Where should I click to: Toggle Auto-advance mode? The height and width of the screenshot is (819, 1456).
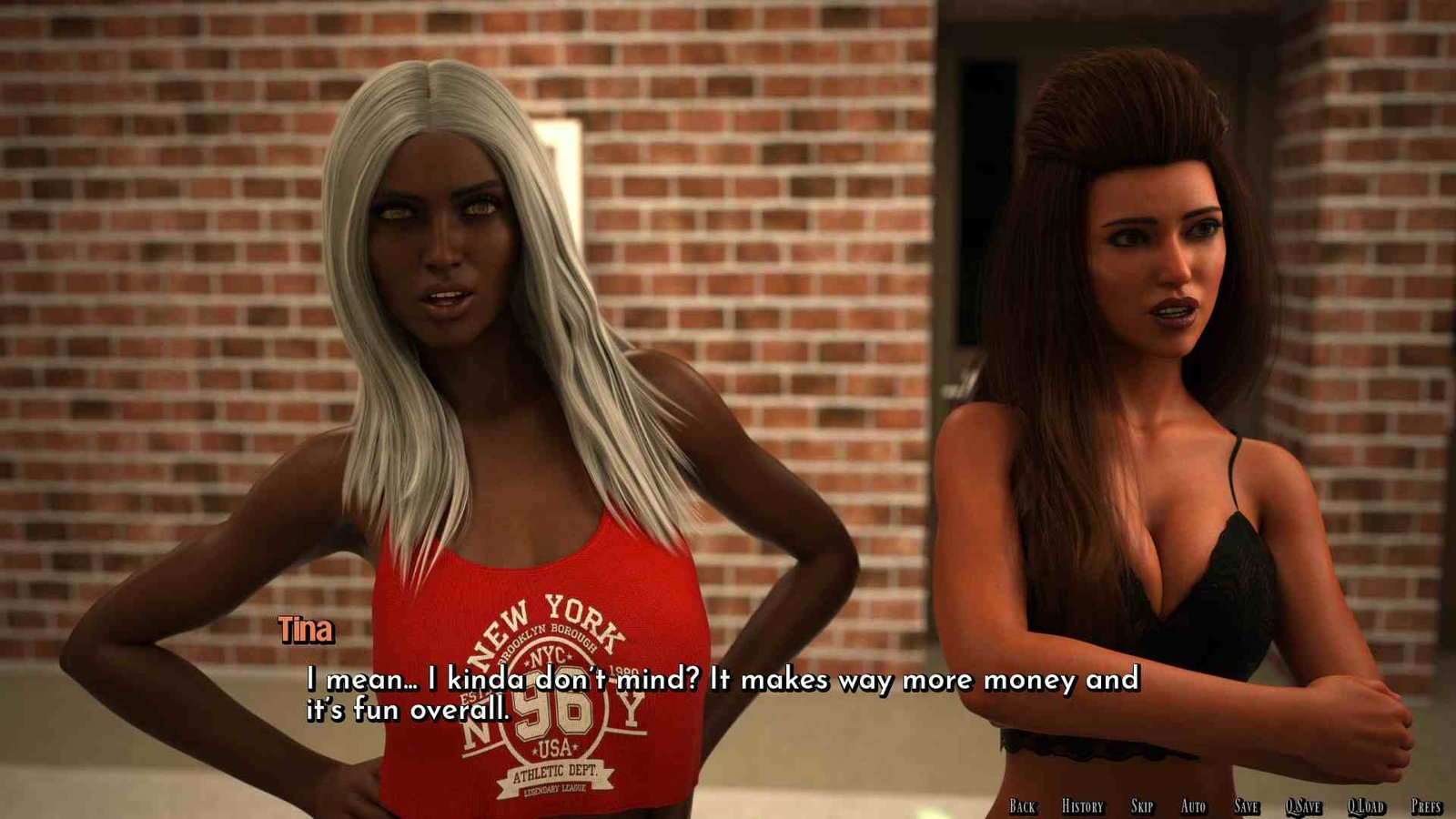click(1193, 806)
